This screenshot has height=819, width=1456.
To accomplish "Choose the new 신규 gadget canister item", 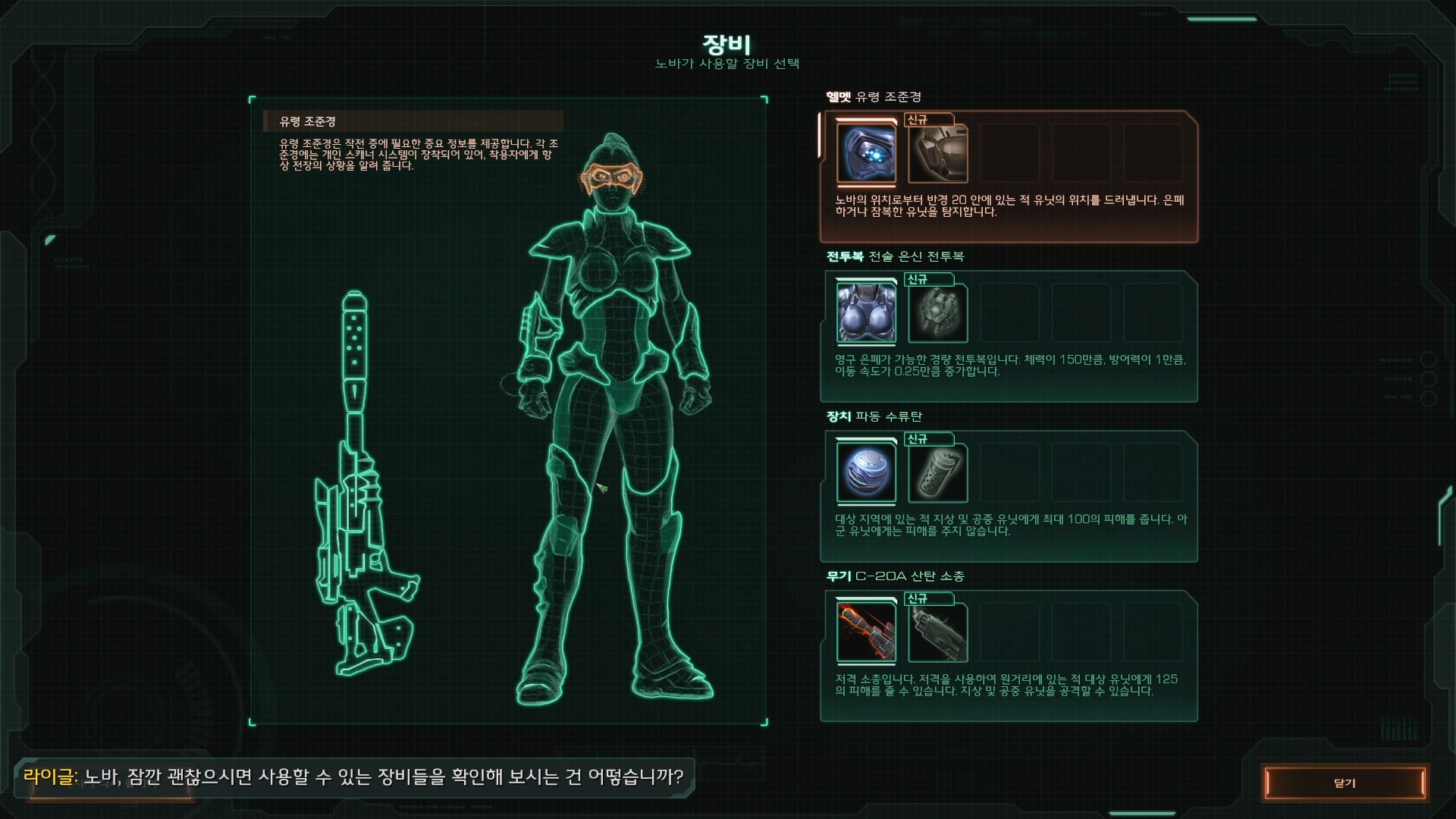I will click(937, 473).
